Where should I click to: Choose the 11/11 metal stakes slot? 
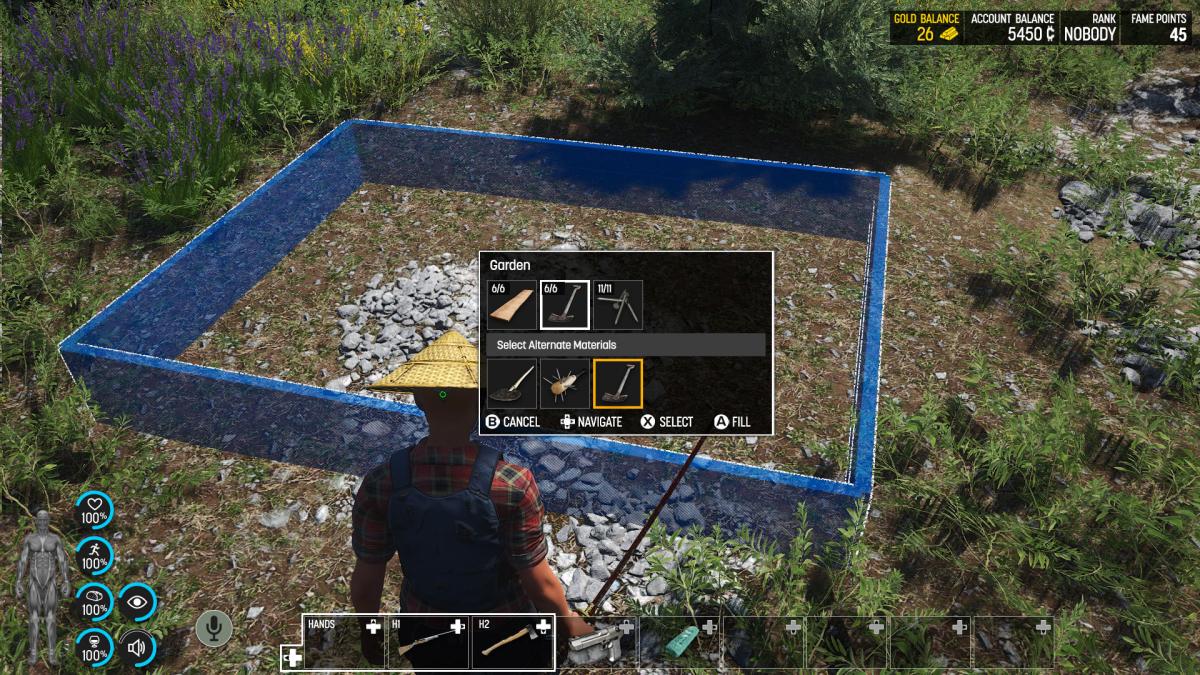point(618,306)
